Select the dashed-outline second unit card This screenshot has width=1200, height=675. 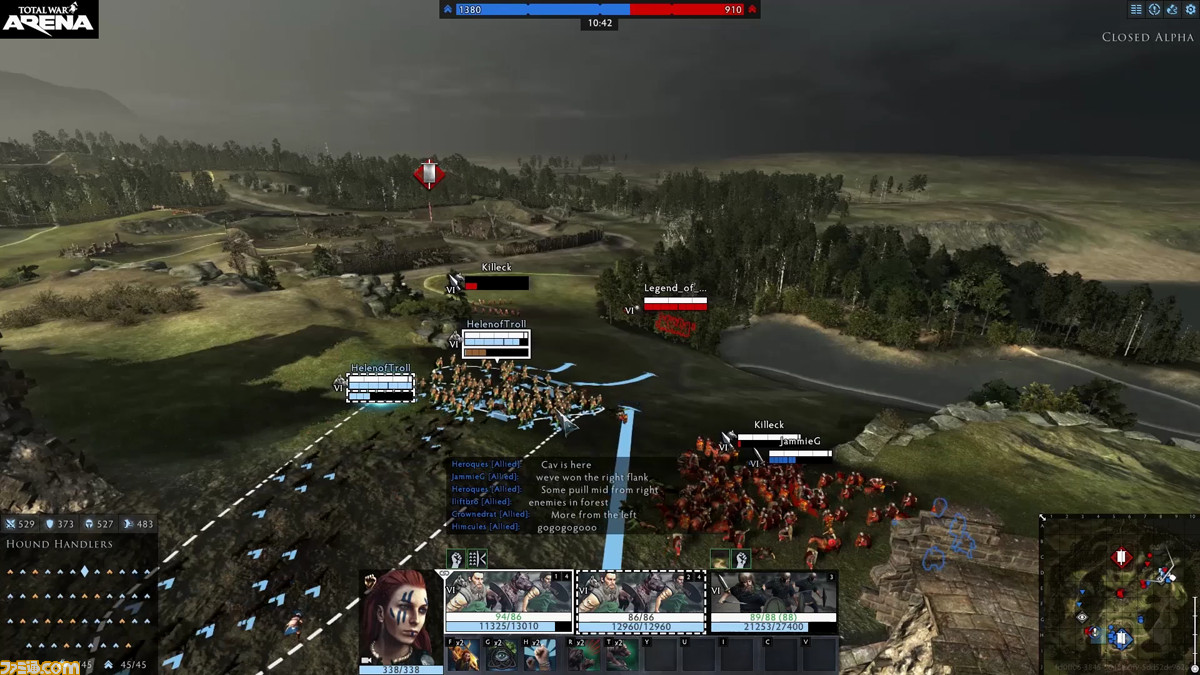click(641, 602)
